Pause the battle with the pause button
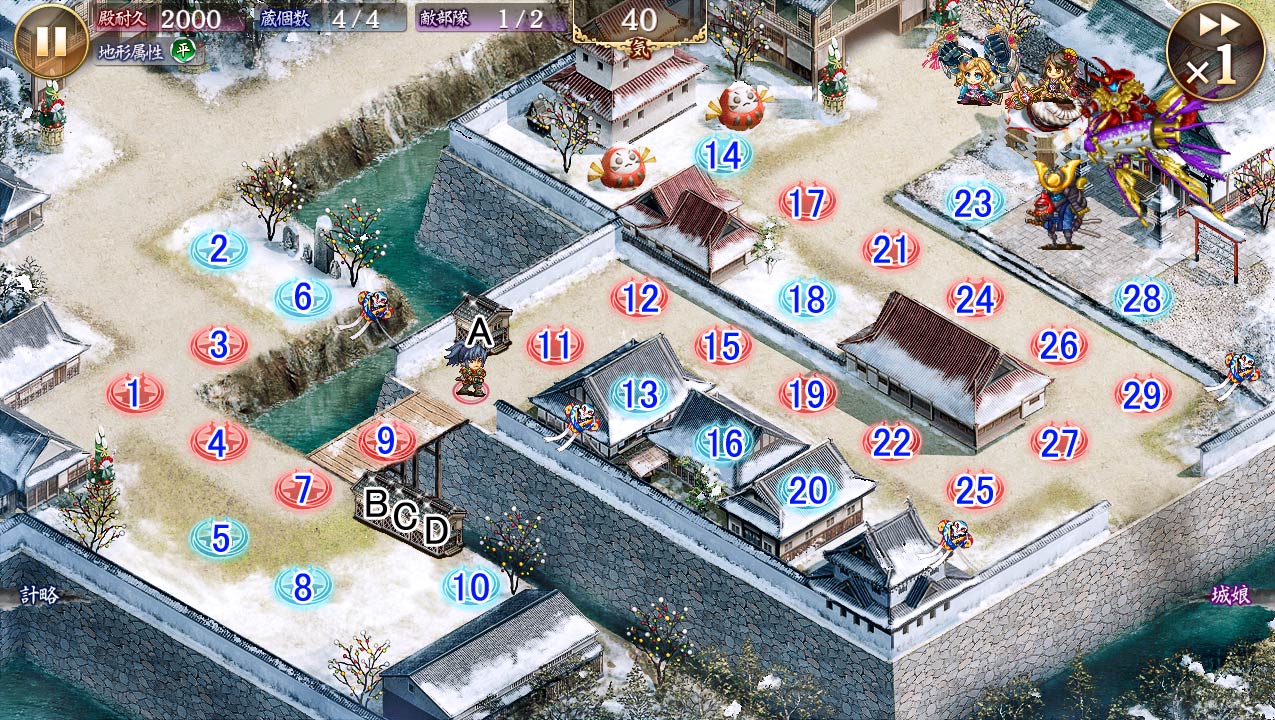 coord(51,40)
